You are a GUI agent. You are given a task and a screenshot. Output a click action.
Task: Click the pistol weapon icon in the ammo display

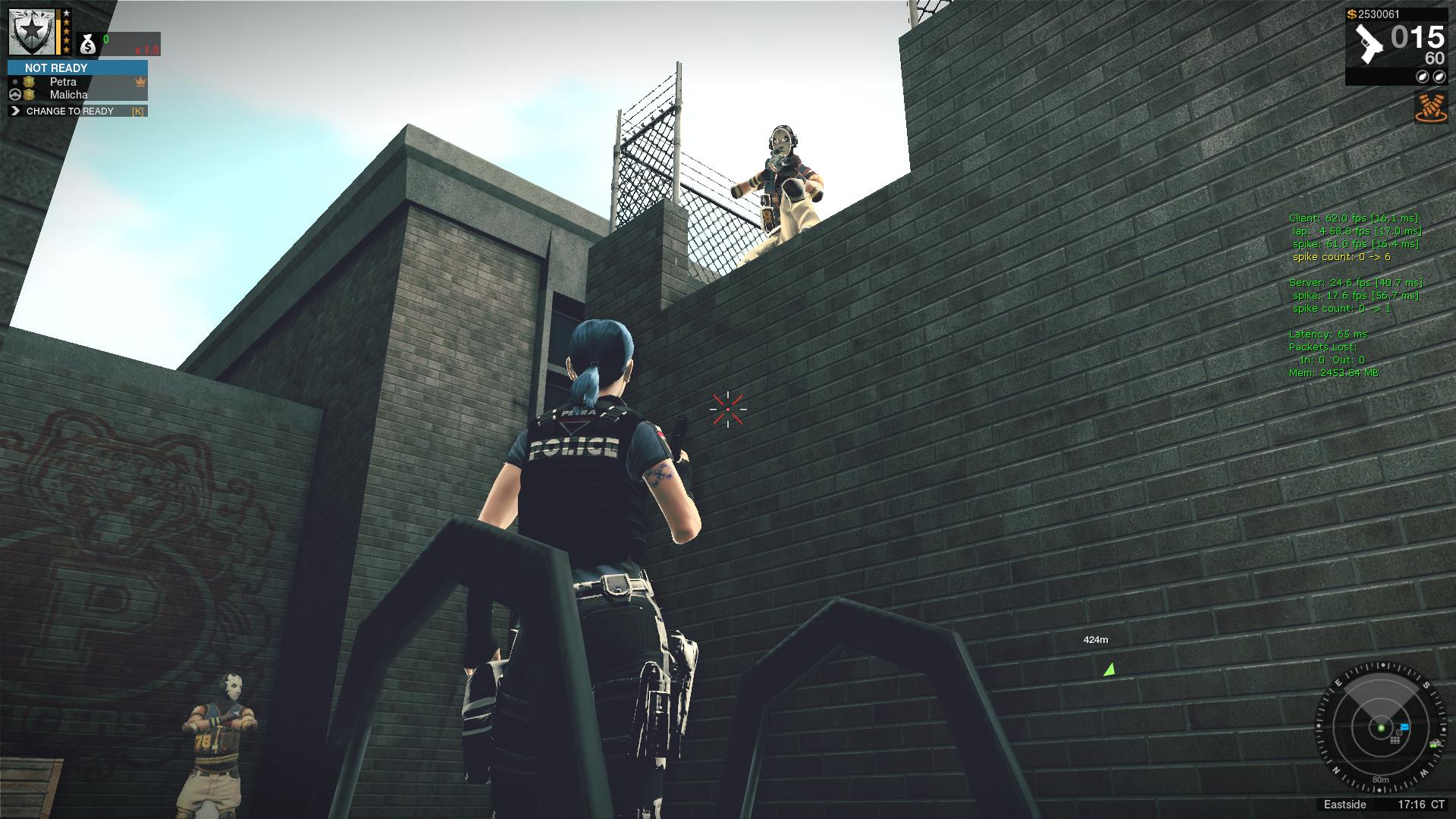click(1370, 44)
